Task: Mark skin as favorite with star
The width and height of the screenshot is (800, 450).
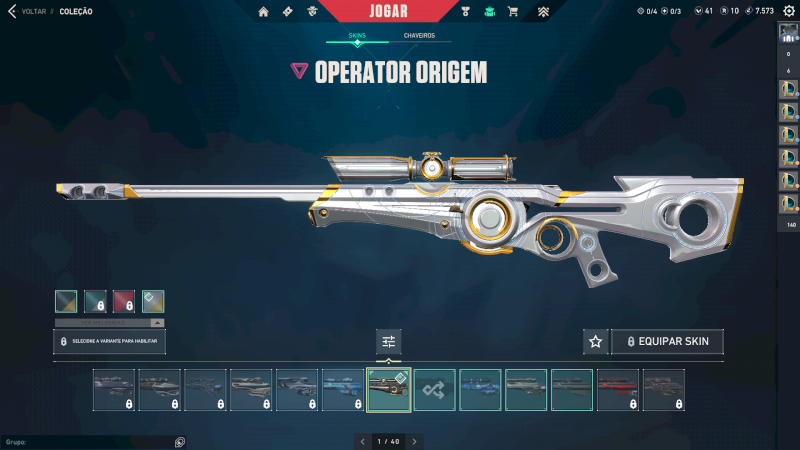Action: (x=596, y=342)
